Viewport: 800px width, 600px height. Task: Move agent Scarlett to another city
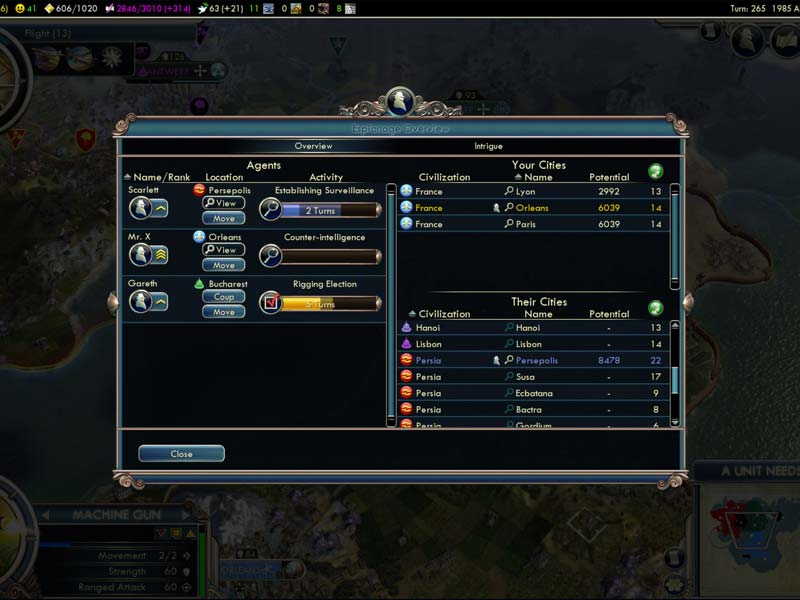pos(223,218)
